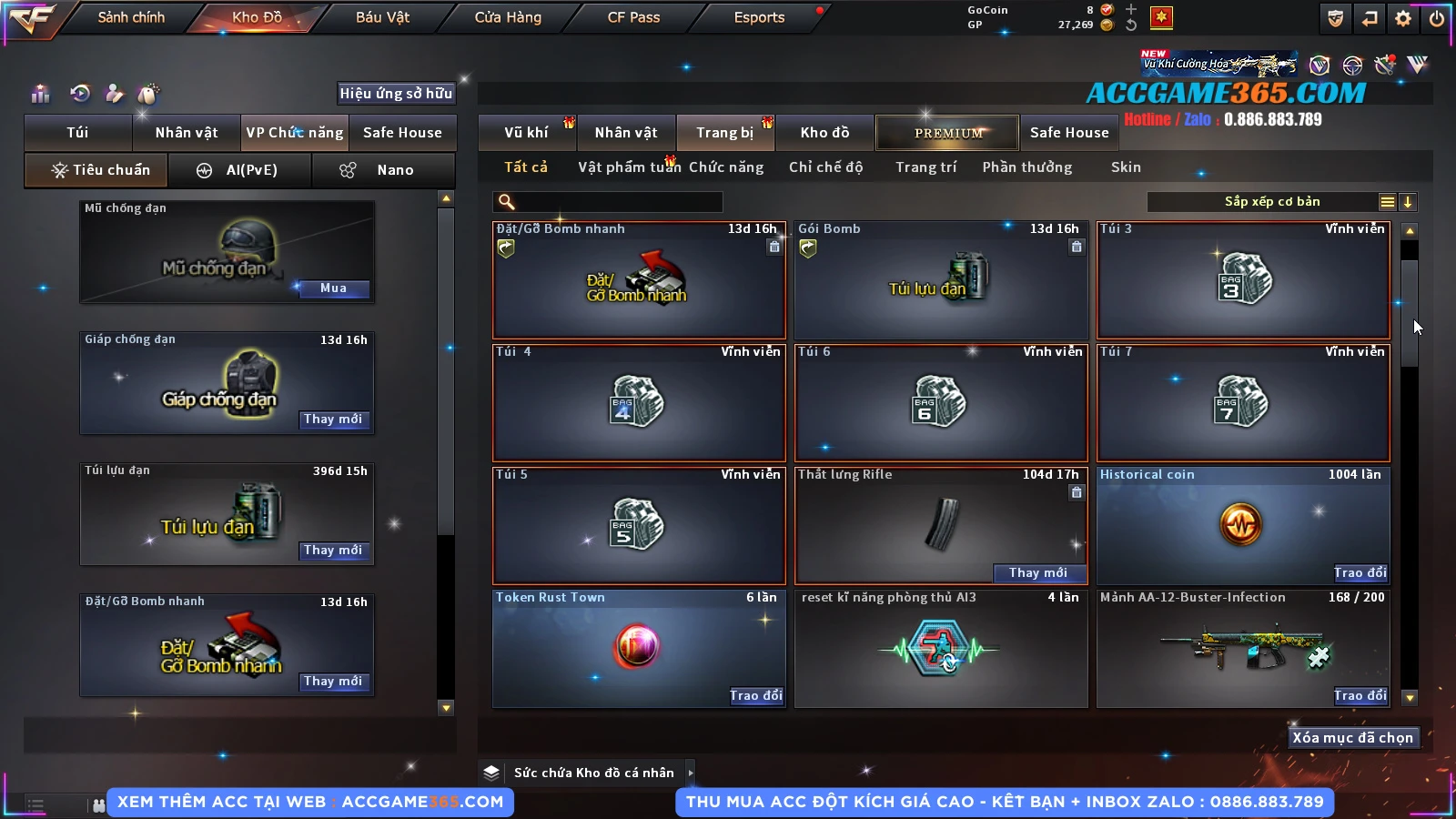
Task: Select the Túi 3 bag item
Action: tap(1242, 280)
